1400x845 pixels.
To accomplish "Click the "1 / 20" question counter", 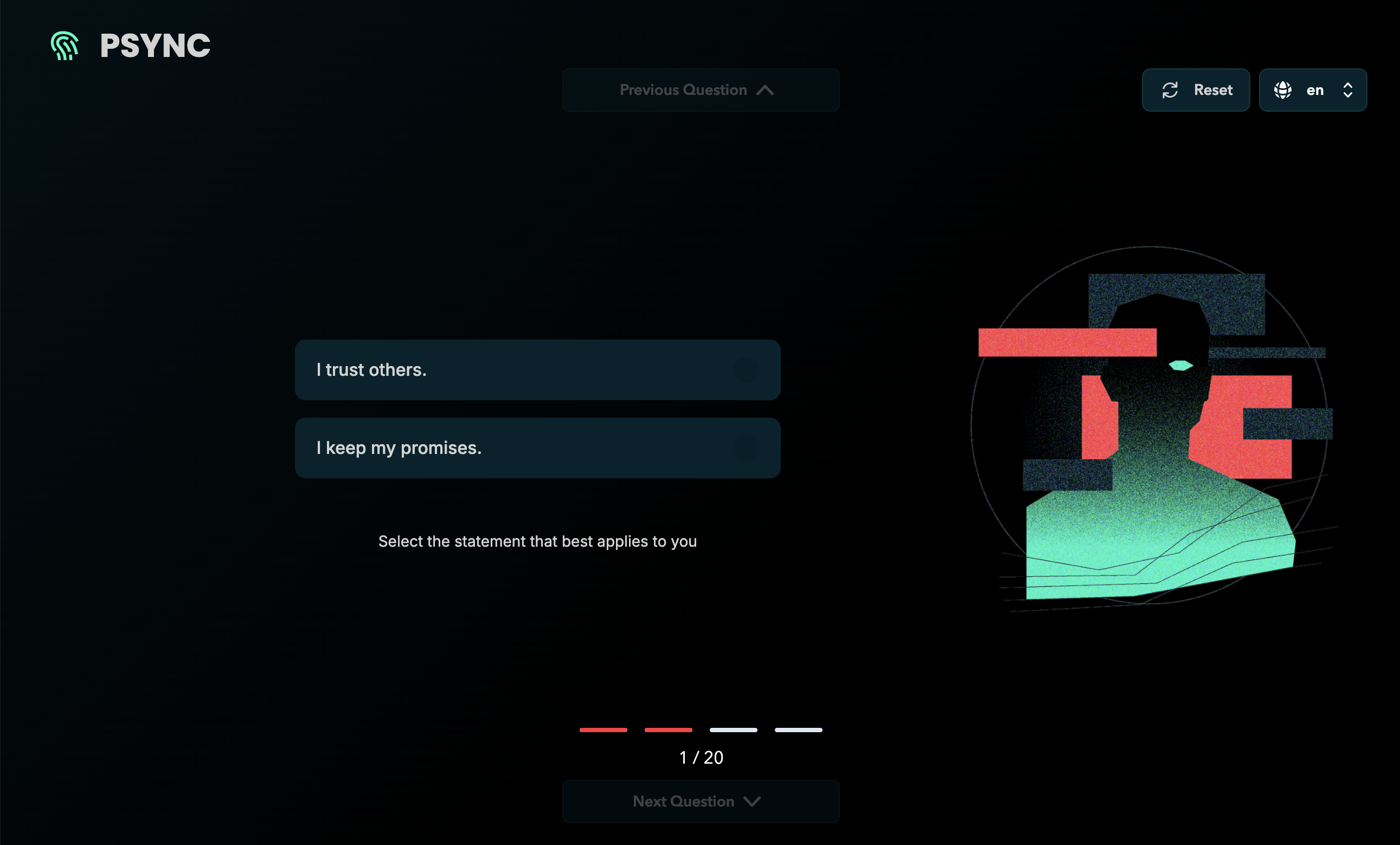I will (x=701, y=757).
